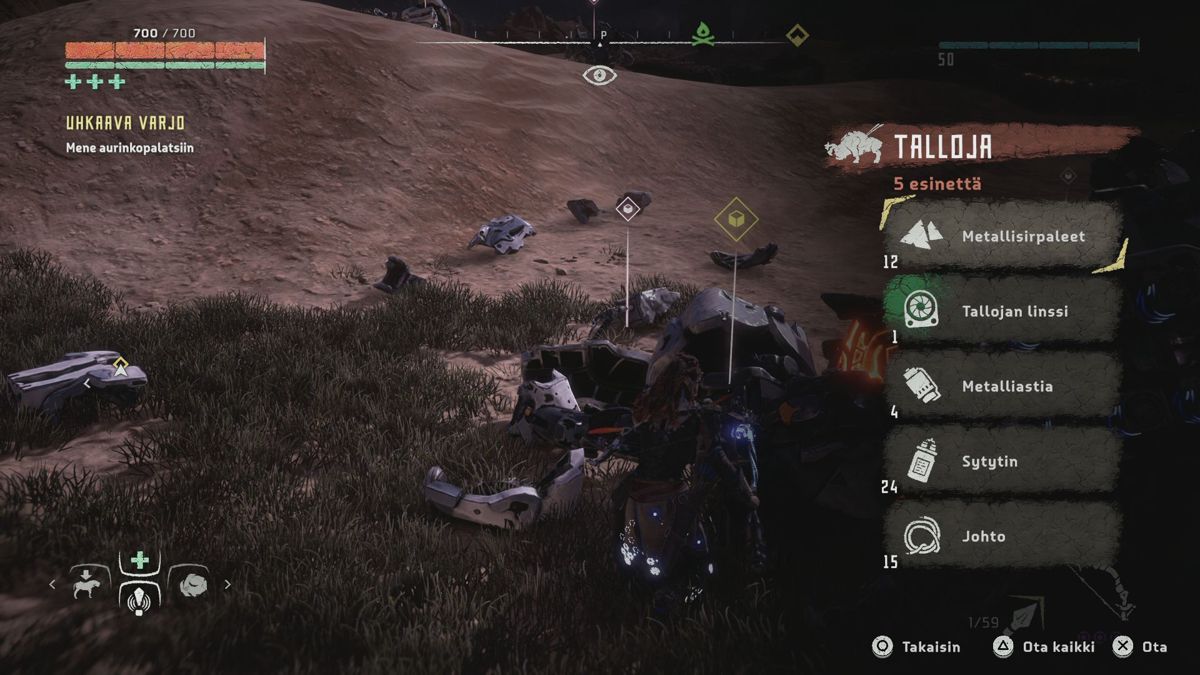This screenshot has width=1200, height=675.
Task: Take the Sytytin item from the list
Action: click(1003, 461)
